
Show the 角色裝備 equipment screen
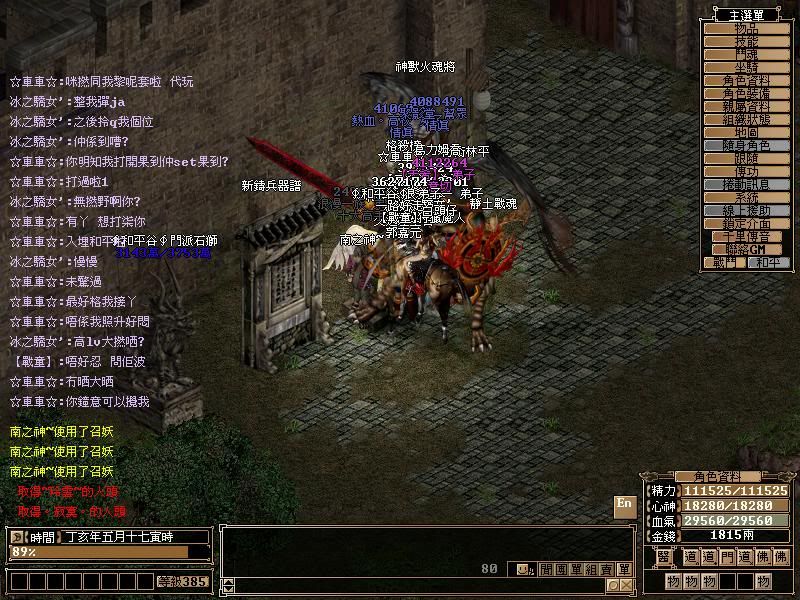click(746, 93)
